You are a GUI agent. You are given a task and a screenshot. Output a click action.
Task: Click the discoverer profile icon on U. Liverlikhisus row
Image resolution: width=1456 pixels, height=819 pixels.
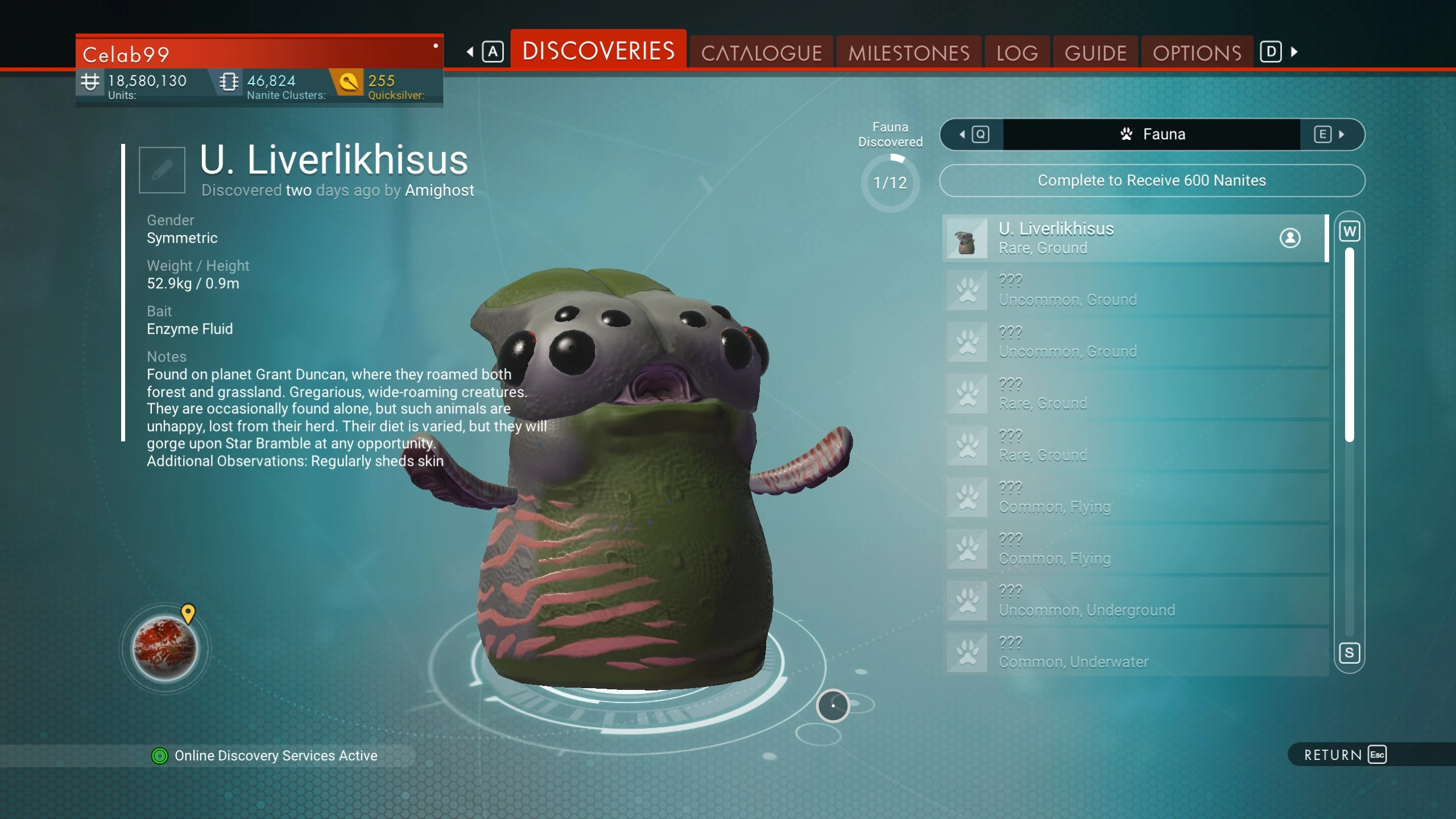(x=1290, y=238)
